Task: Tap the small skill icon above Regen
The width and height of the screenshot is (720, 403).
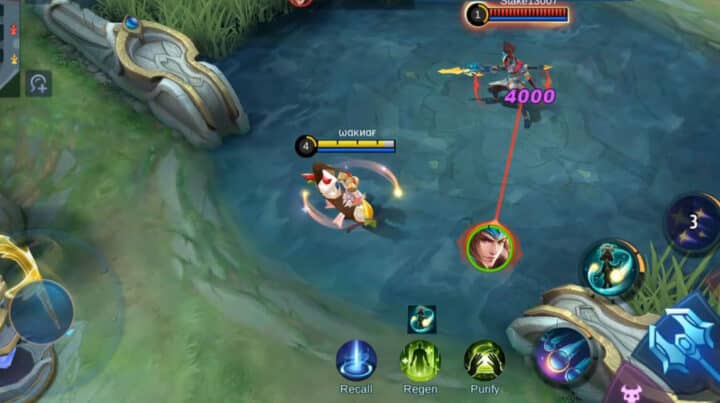Action: click(x=421, y=319)
